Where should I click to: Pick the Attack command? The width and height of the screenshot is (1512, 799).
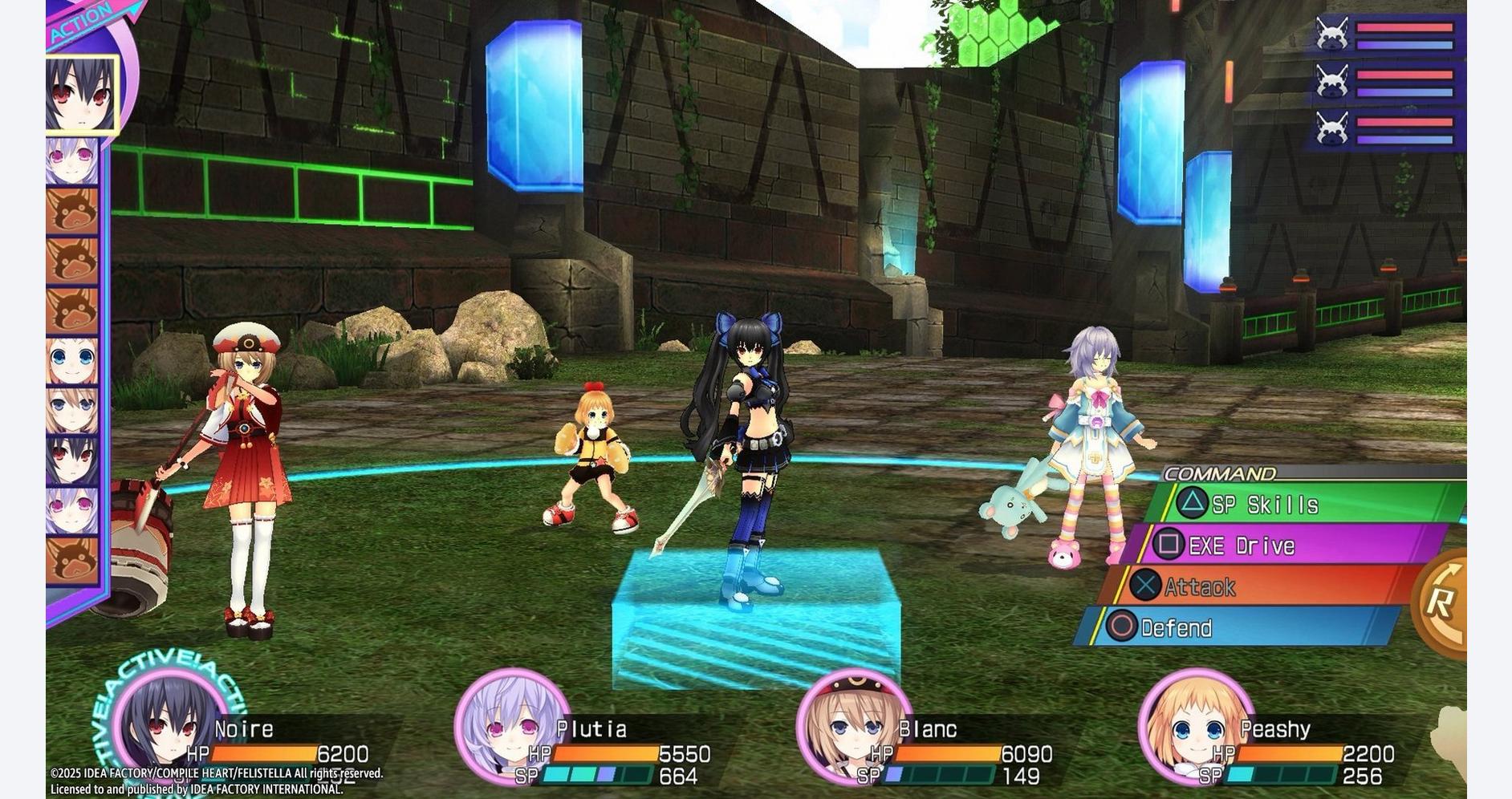1252,586
